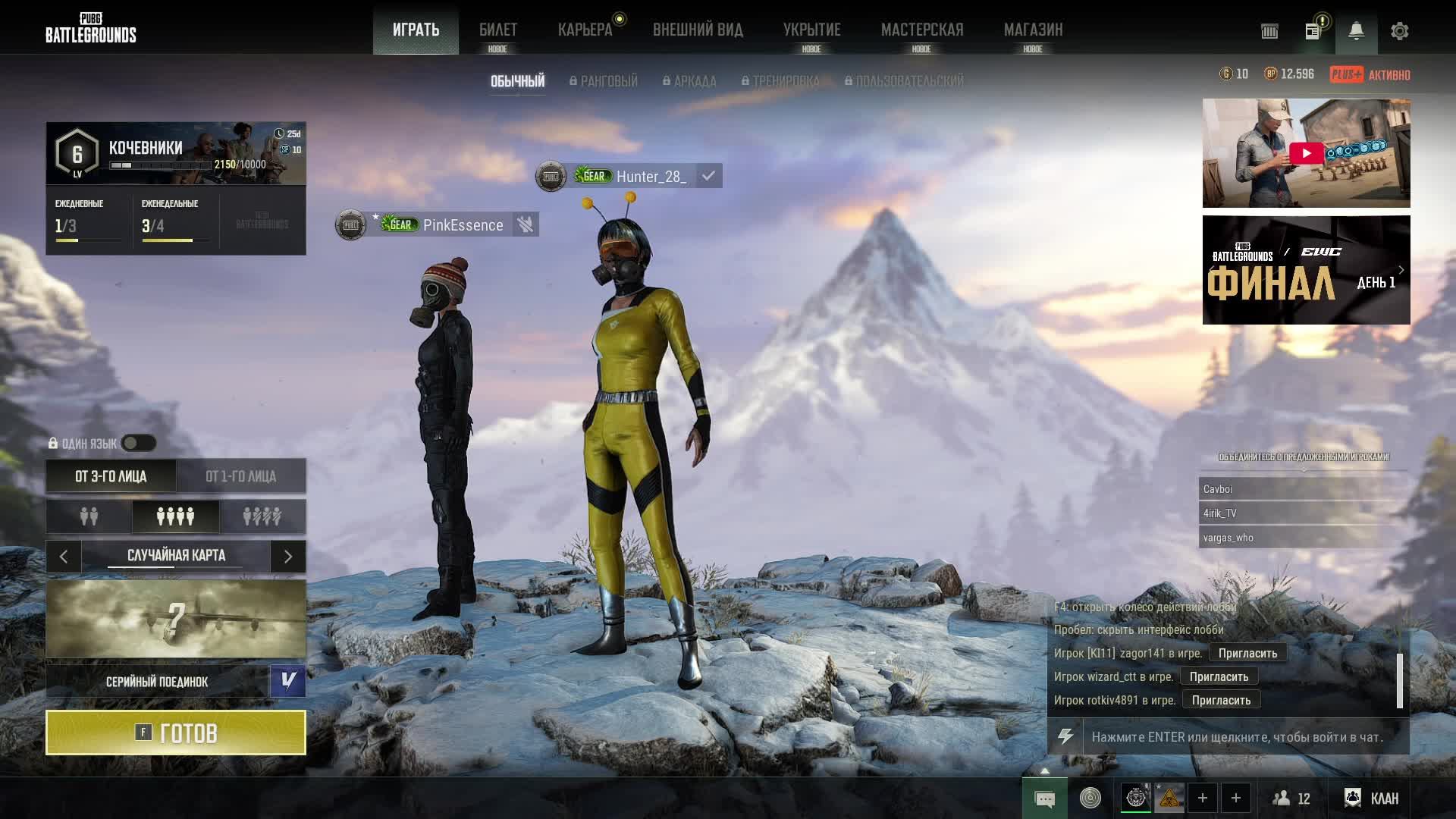Open the ФИНАЛ ДЕНЬ 1 esports banner
This screenshot has width=1456, height=819.
pyautogui.click(x=1306, y=270)
